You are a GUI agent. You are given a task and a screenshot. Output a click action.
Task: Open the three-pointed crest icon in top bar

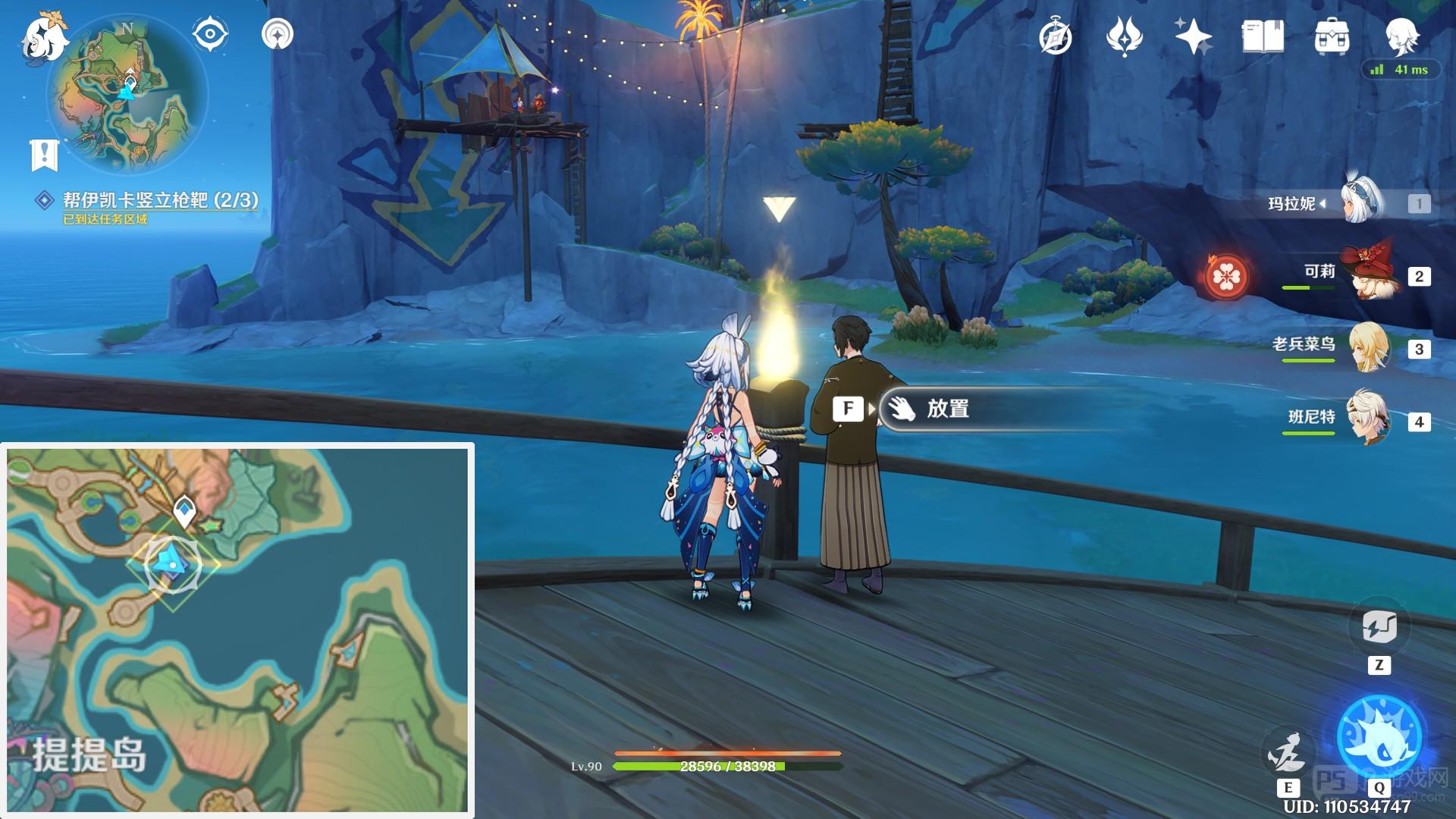[1124, 36]
